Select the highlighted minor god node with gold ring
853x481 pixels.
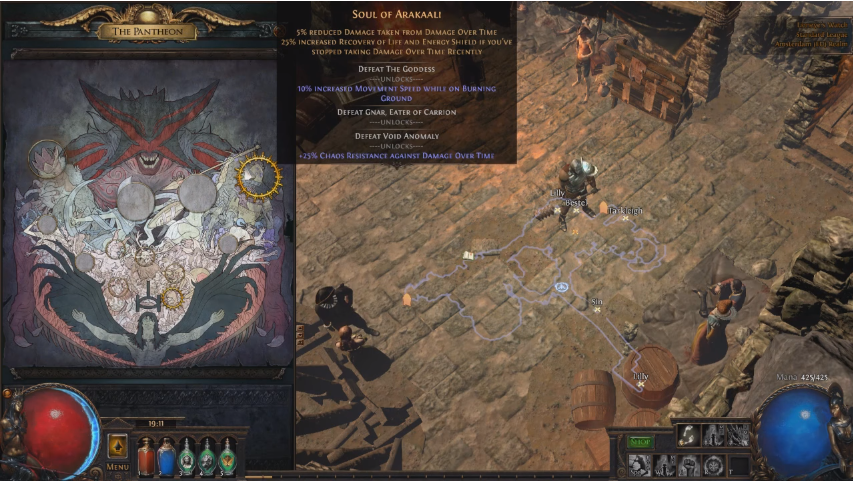point(172,297)
